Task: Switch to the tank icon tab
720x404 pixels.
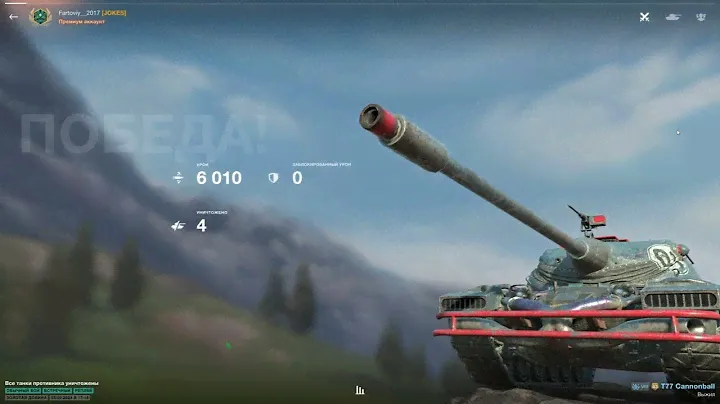Action: 673,16
